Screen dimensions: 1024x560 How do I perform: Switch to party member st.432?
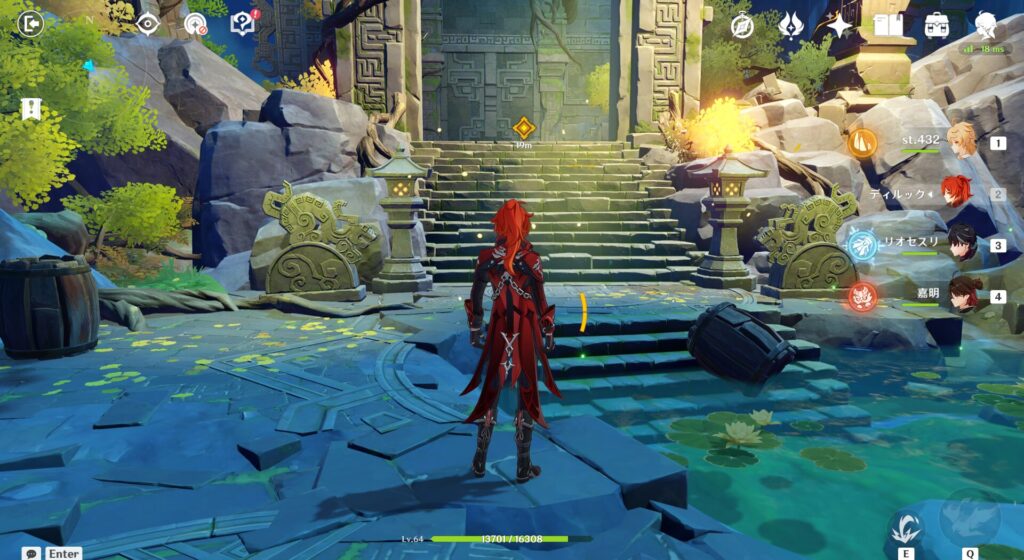tap(962, 143)
